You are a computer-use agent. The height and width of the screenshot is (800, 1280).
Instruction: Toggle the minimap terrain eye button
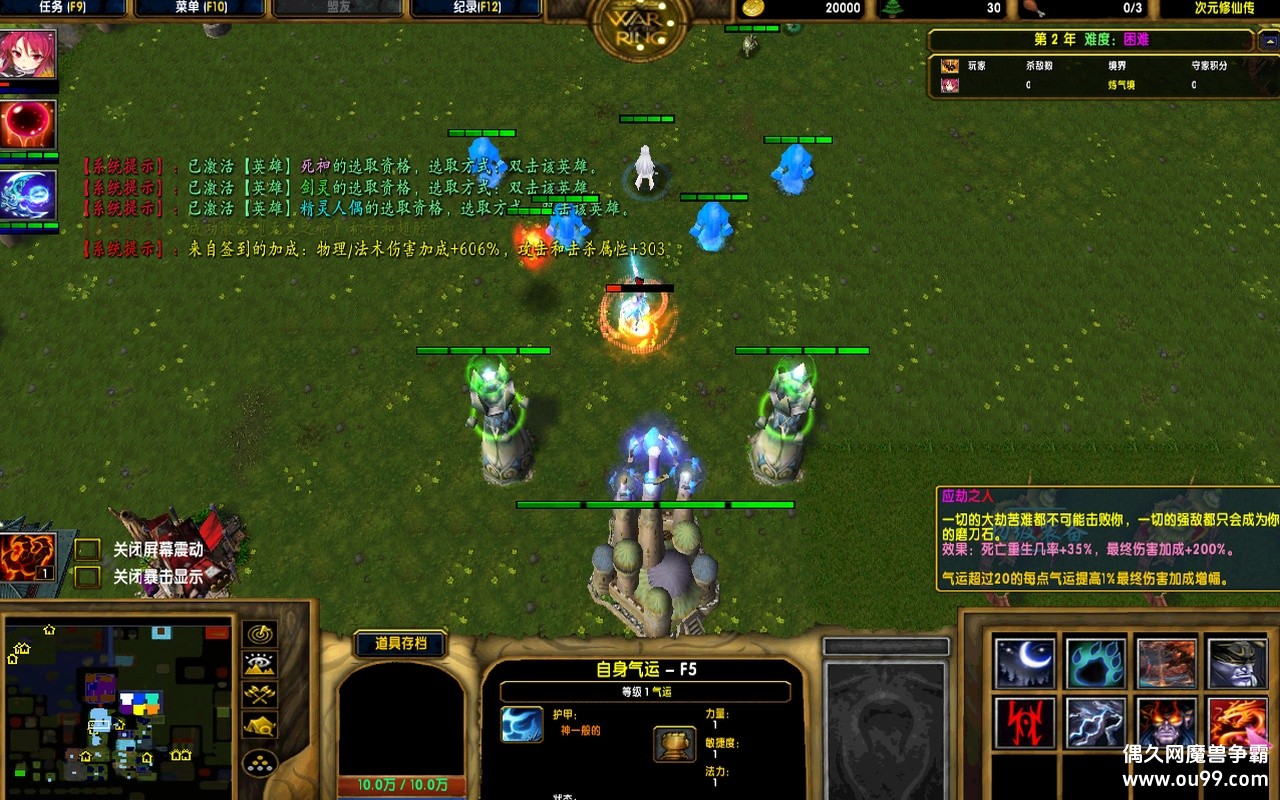260,664
